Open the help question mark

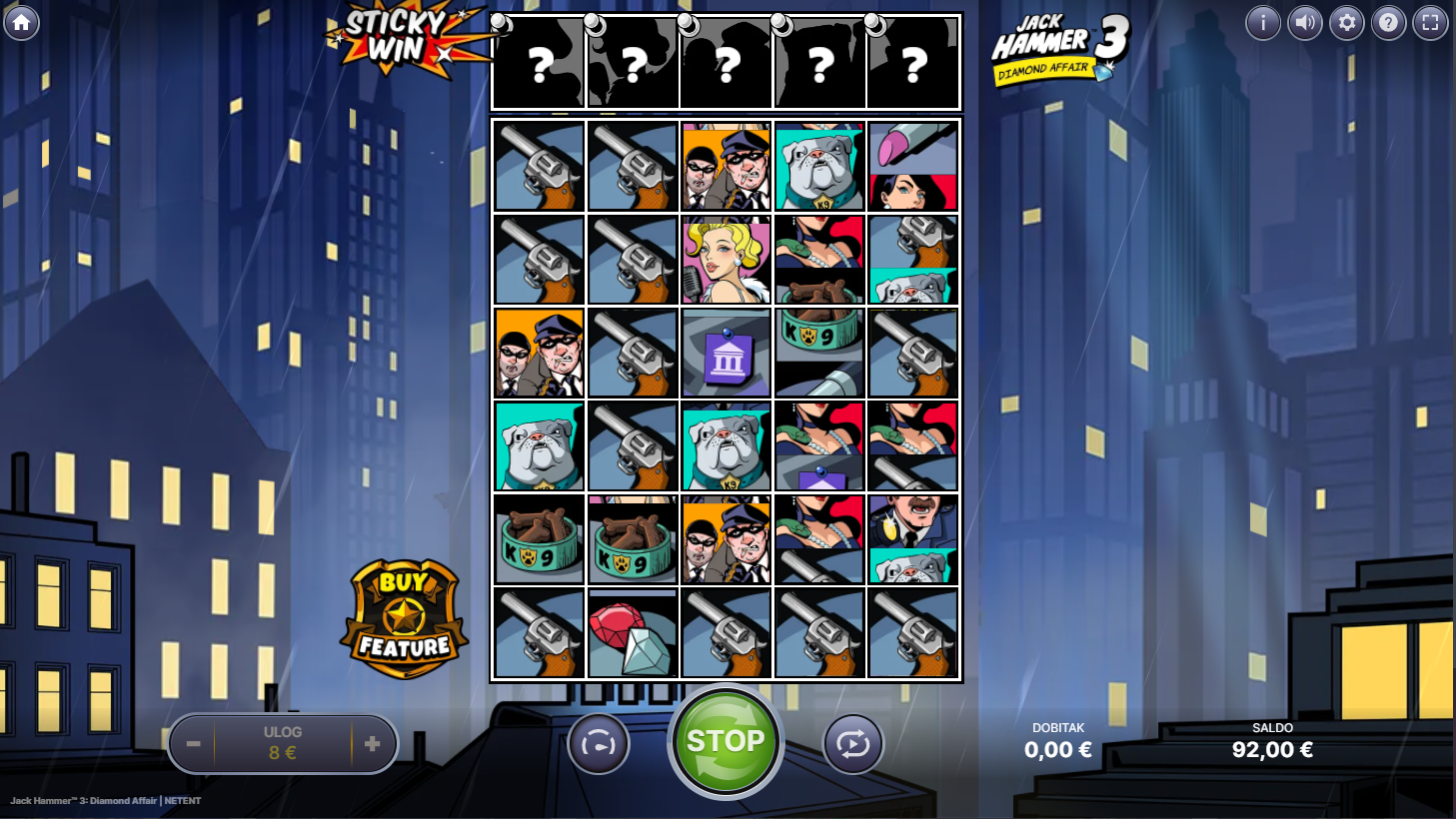(x=1389, y=22)
